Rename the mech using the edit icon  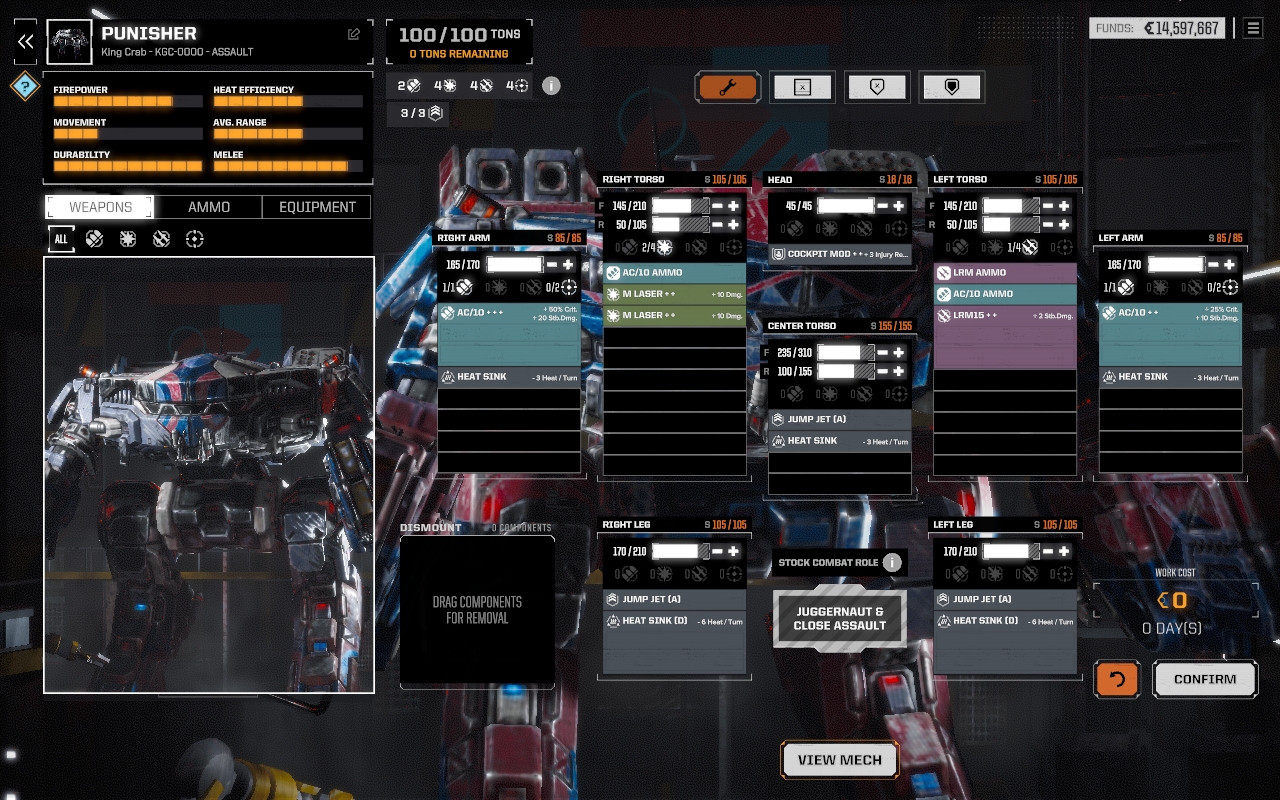pyautogui.click(x=354, y=34)
